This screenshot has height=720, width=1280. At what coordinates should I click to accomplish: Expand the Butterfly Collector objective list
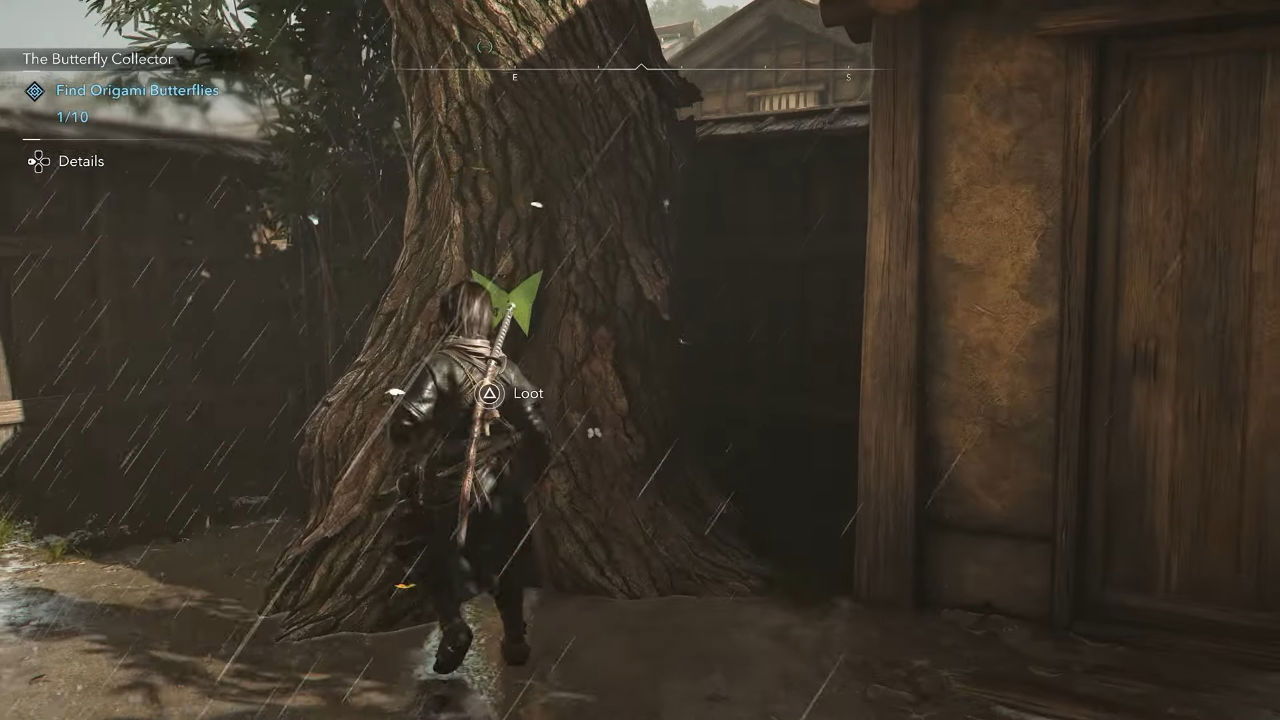point(98,59)
